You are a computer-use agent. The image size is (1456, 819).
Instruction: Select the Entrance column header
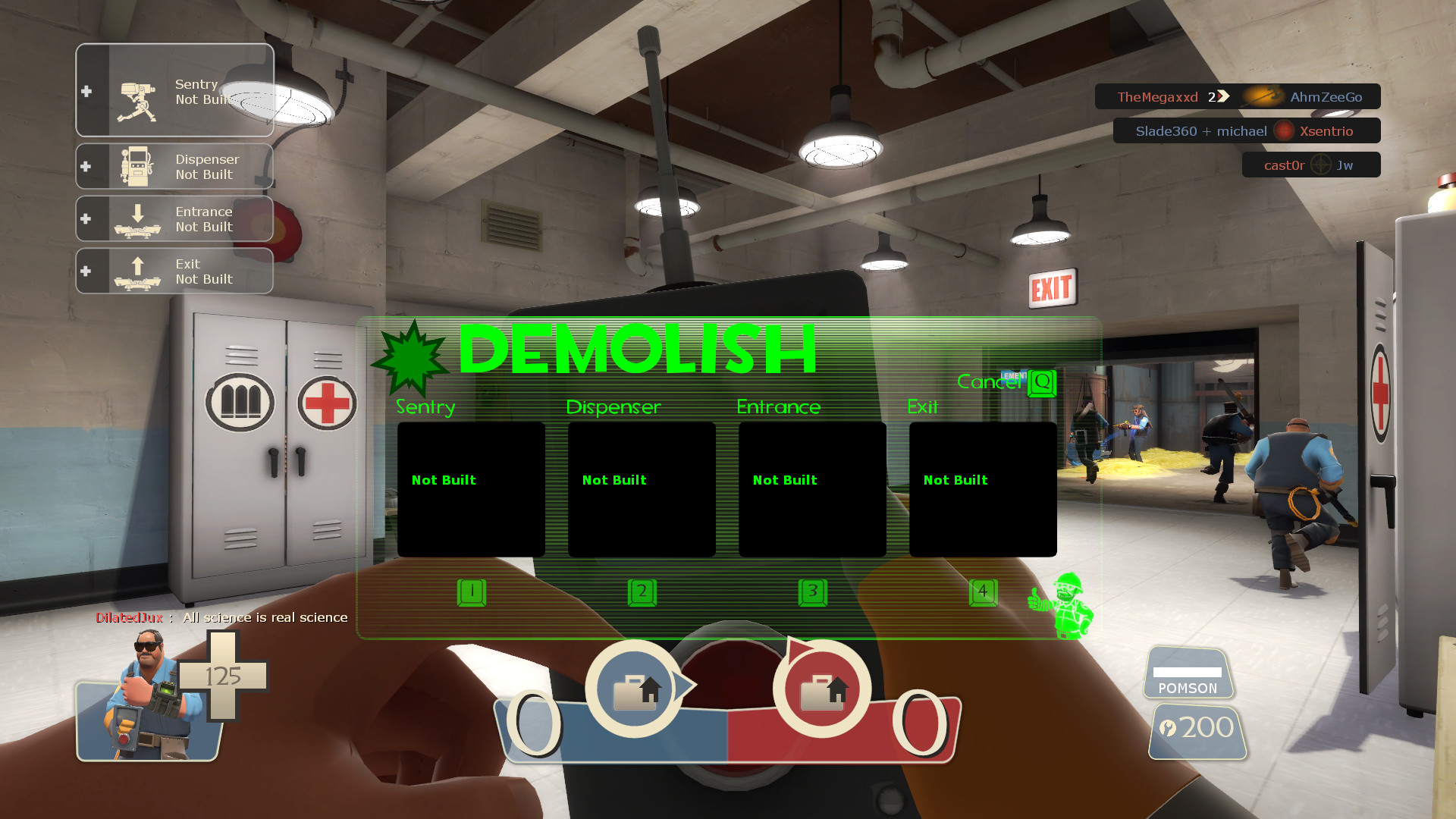coord(778,406)
